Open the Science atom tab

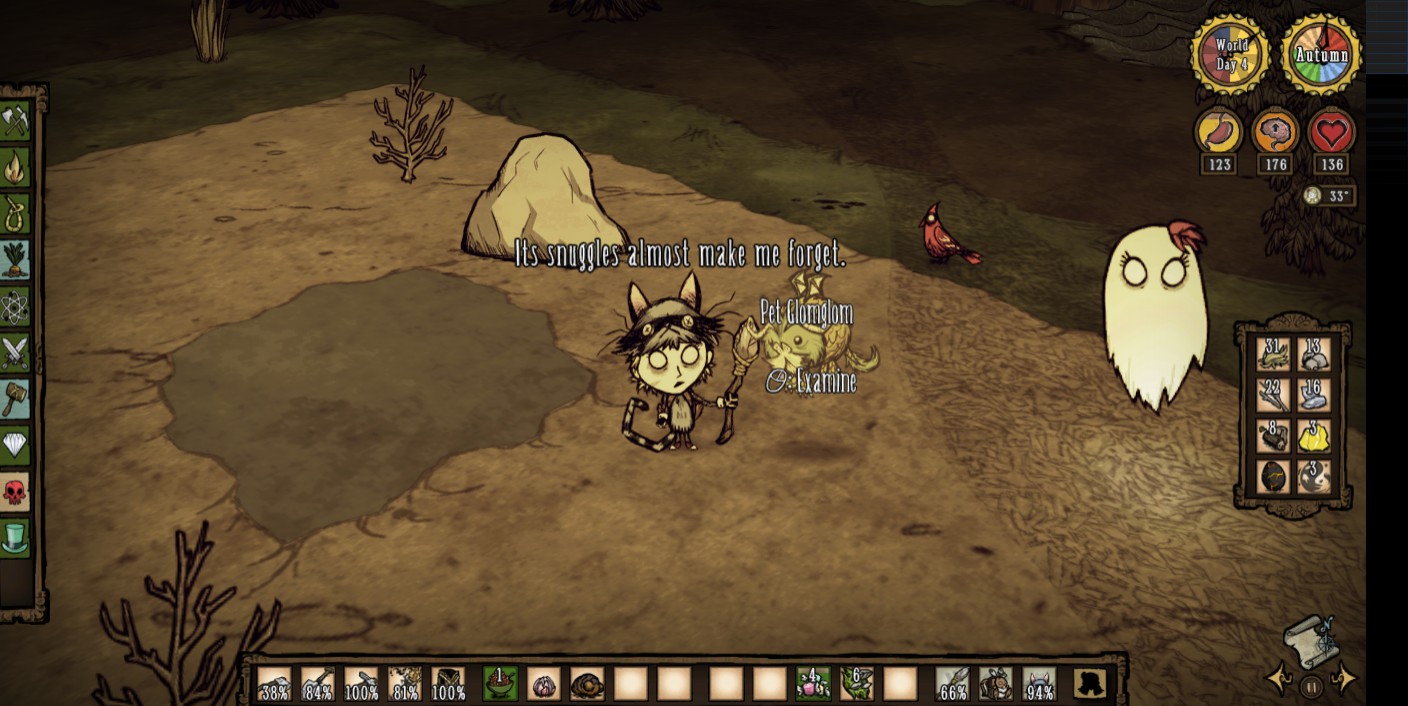[x=15, y=307]
